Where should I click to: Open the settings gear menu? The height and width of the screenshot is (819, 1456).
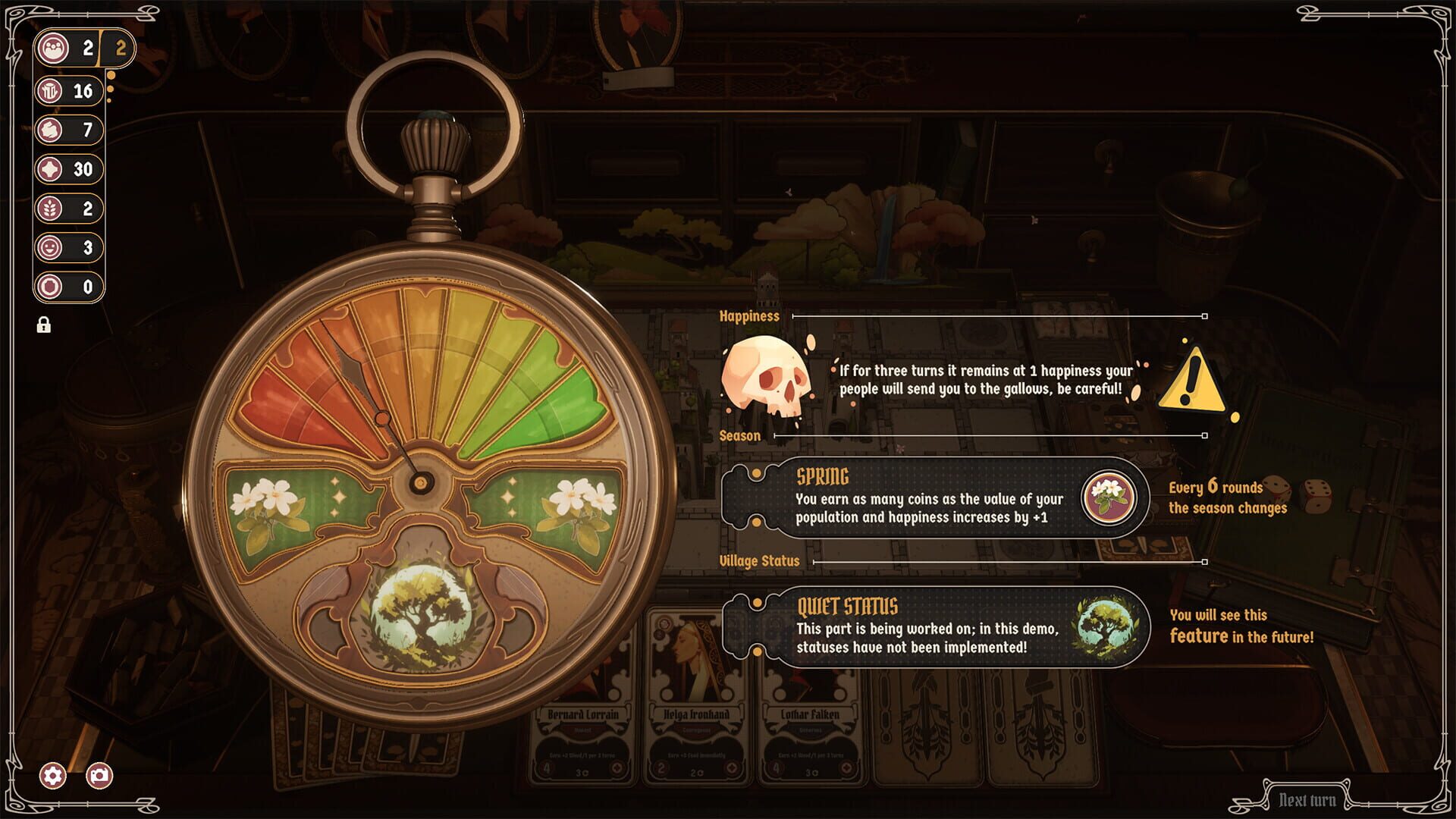click(52, 777)
